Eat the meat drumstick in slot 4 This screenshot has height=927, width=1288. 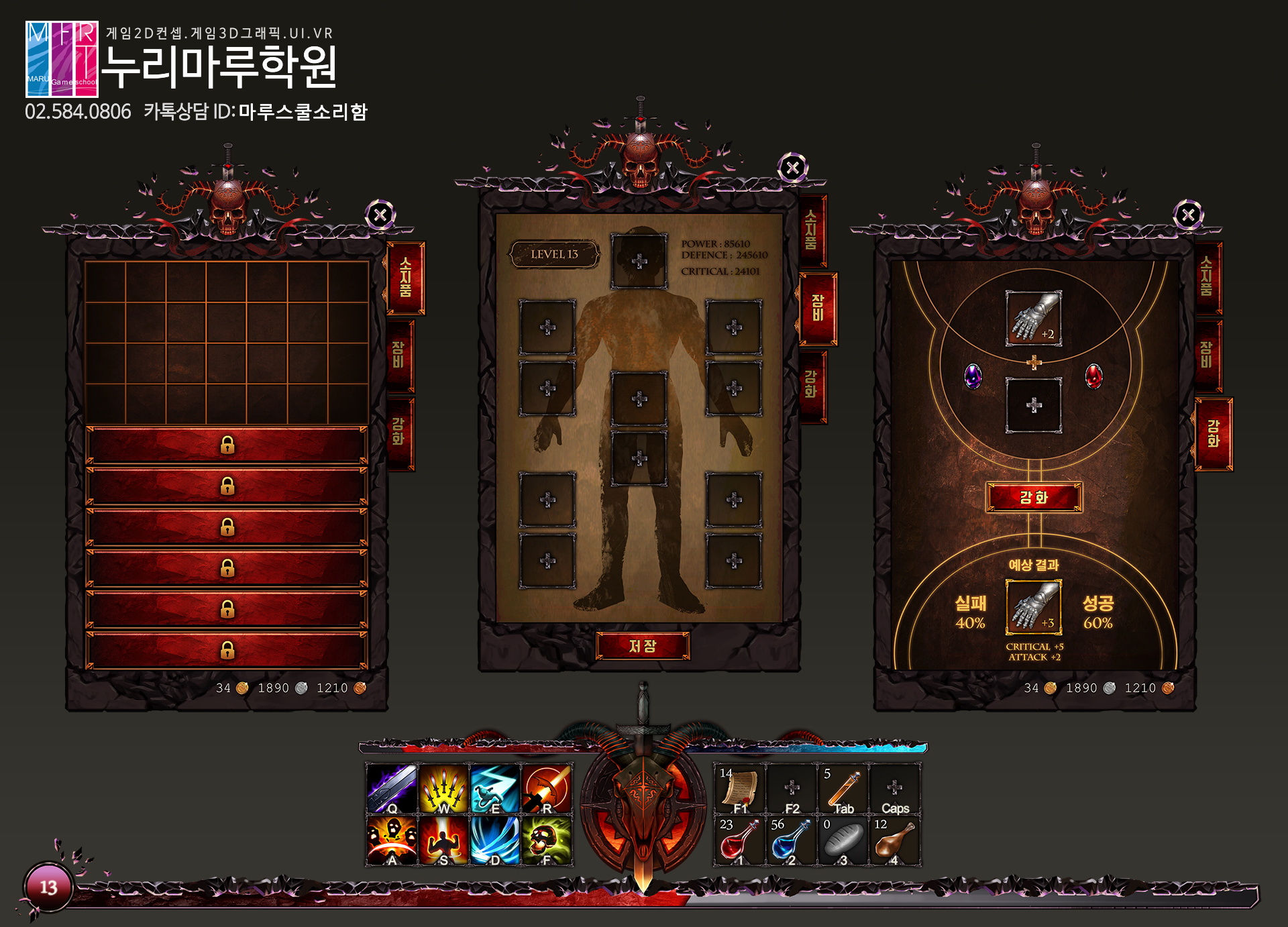[894, 841]
